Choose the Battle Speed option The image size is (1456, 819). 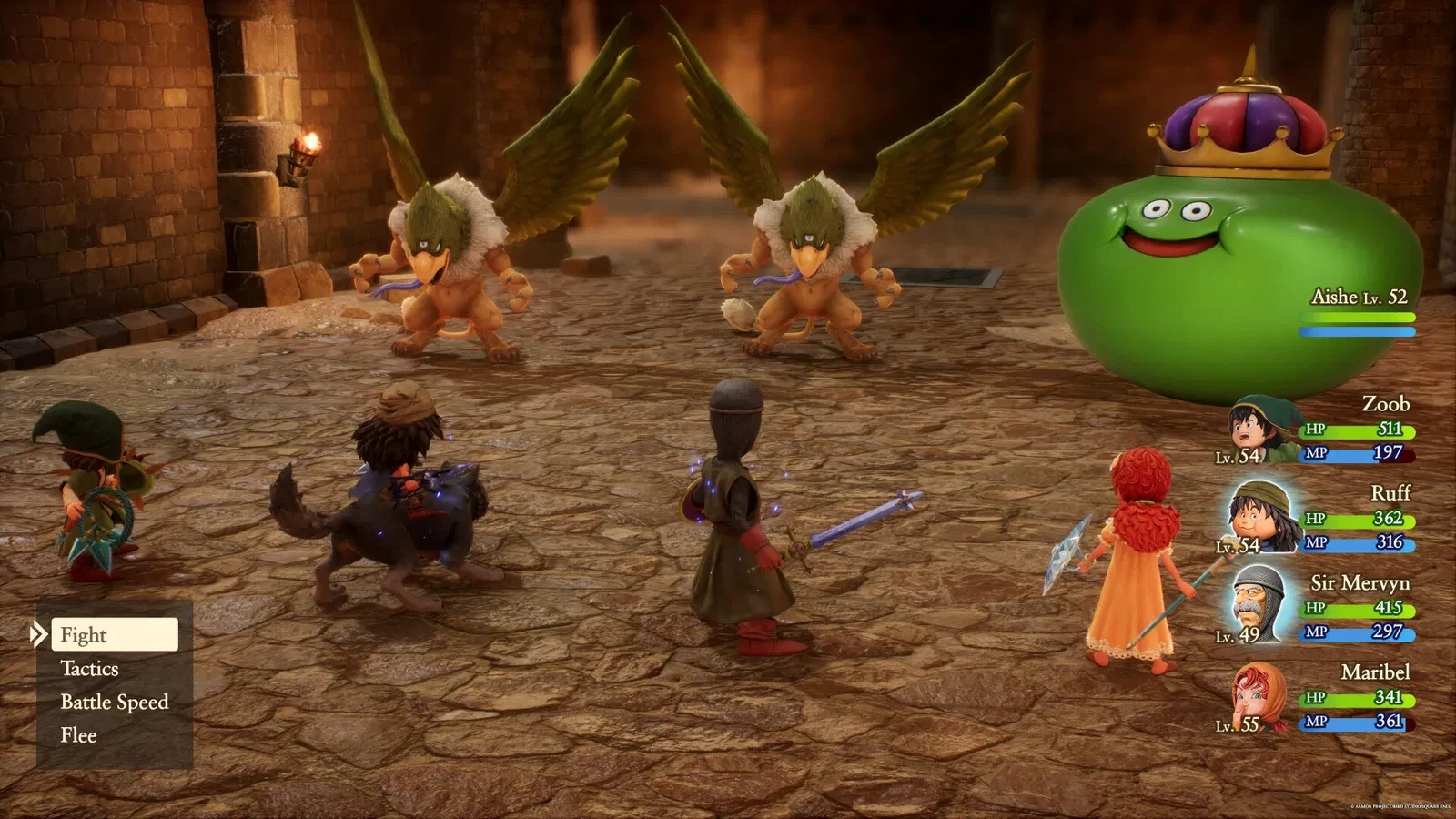pos(115,702)
